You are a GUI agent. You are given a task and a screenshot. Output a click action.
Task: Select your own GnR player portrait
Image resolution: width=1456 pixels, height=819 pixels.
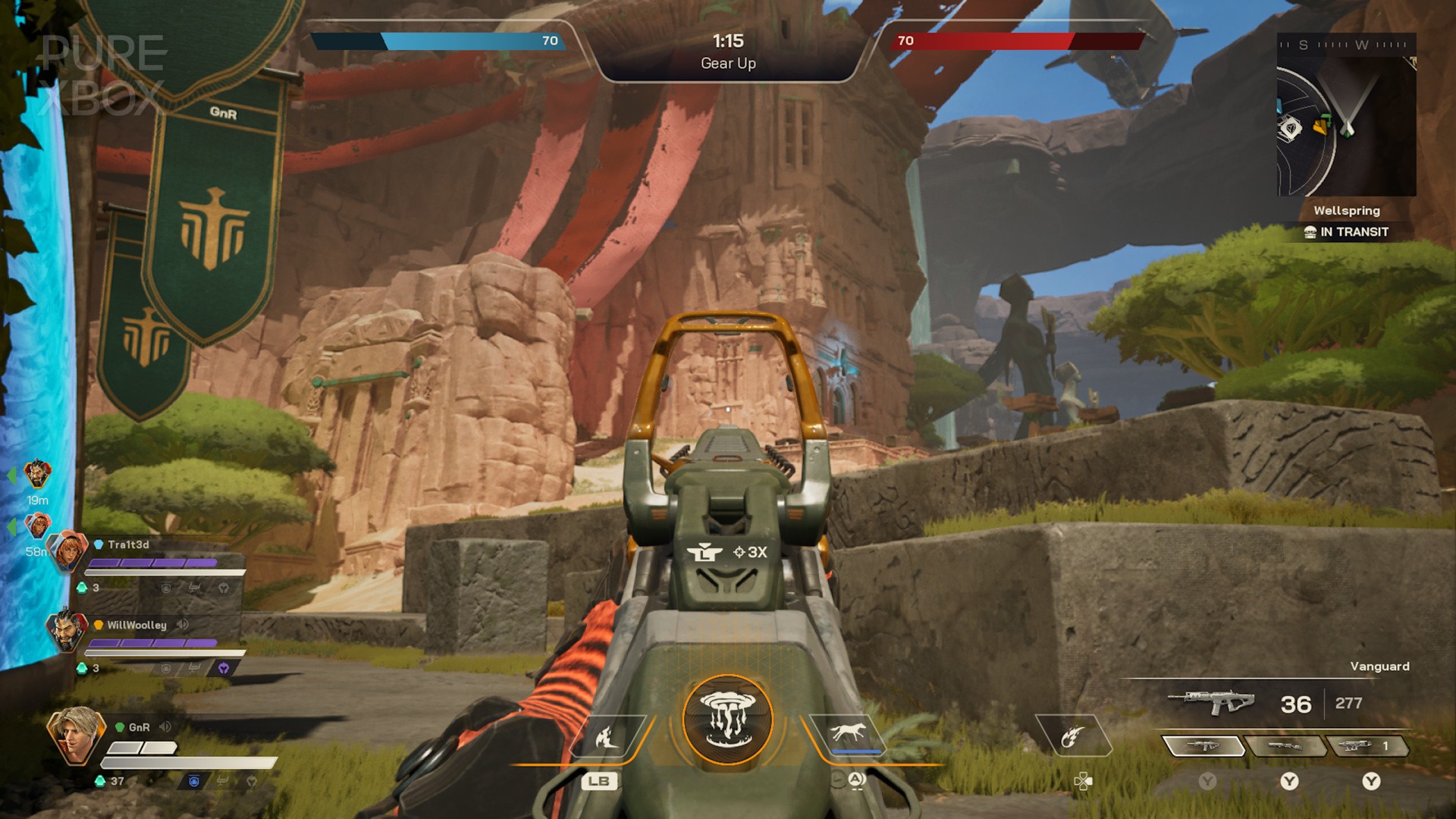point(74,734)
